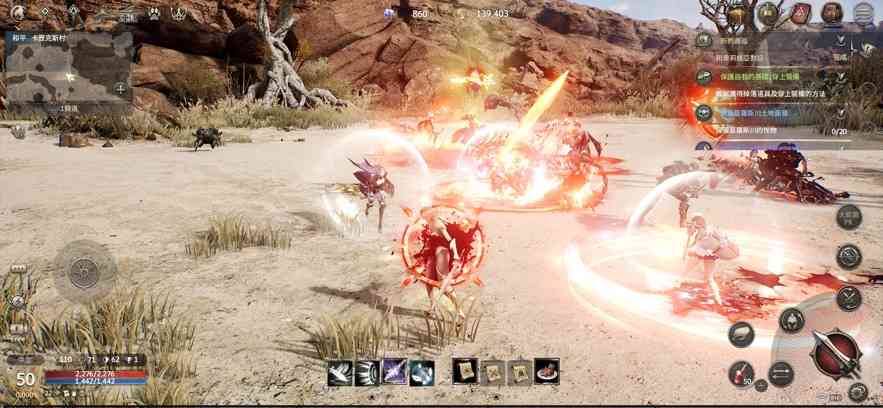The image size is (883, 408).
Task: Open the hamburger main menu
Action: tap(865, 13)
